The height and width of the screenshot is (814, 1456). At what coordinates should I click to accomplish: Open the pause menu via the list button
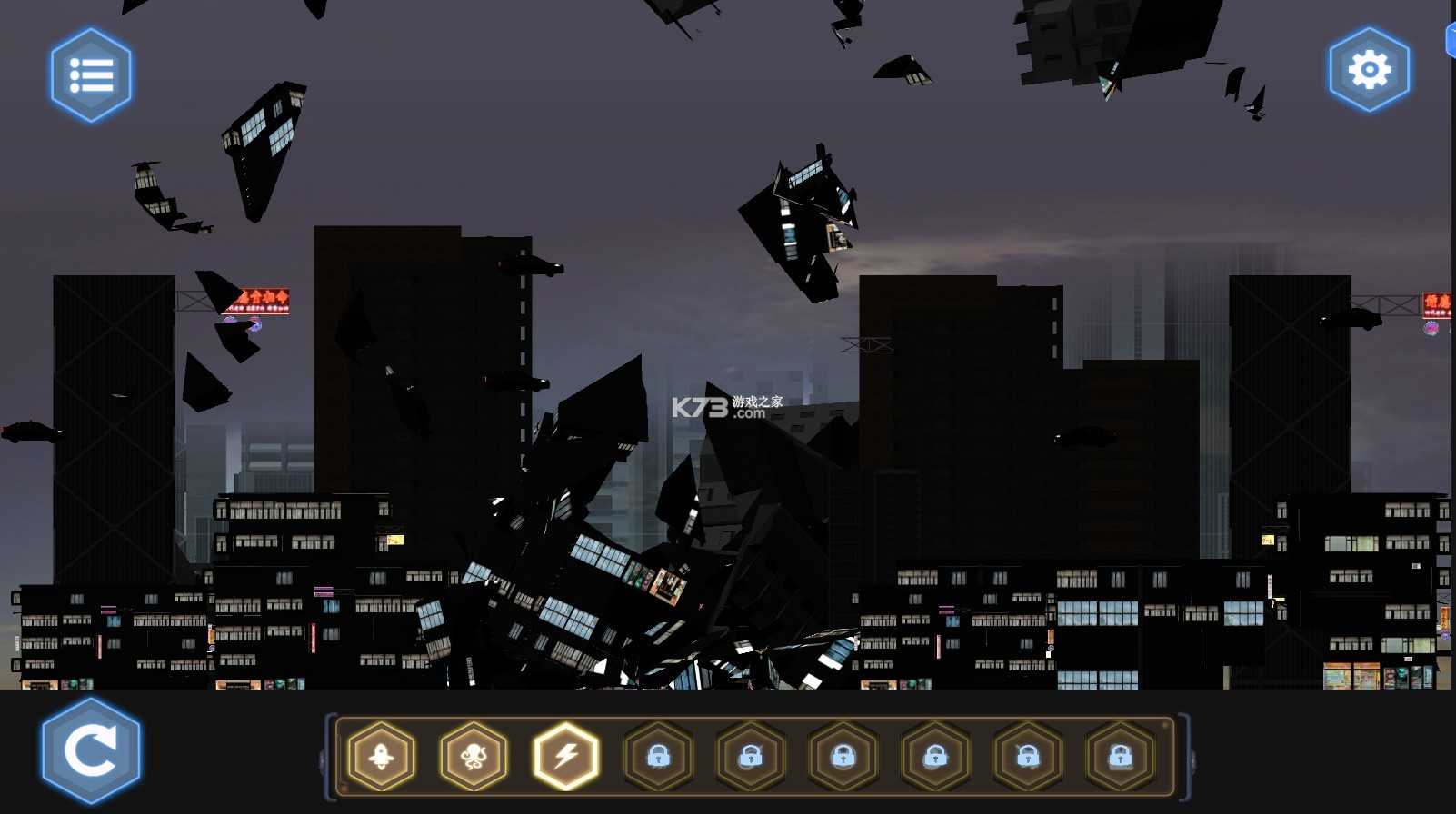tap(90, 74)
